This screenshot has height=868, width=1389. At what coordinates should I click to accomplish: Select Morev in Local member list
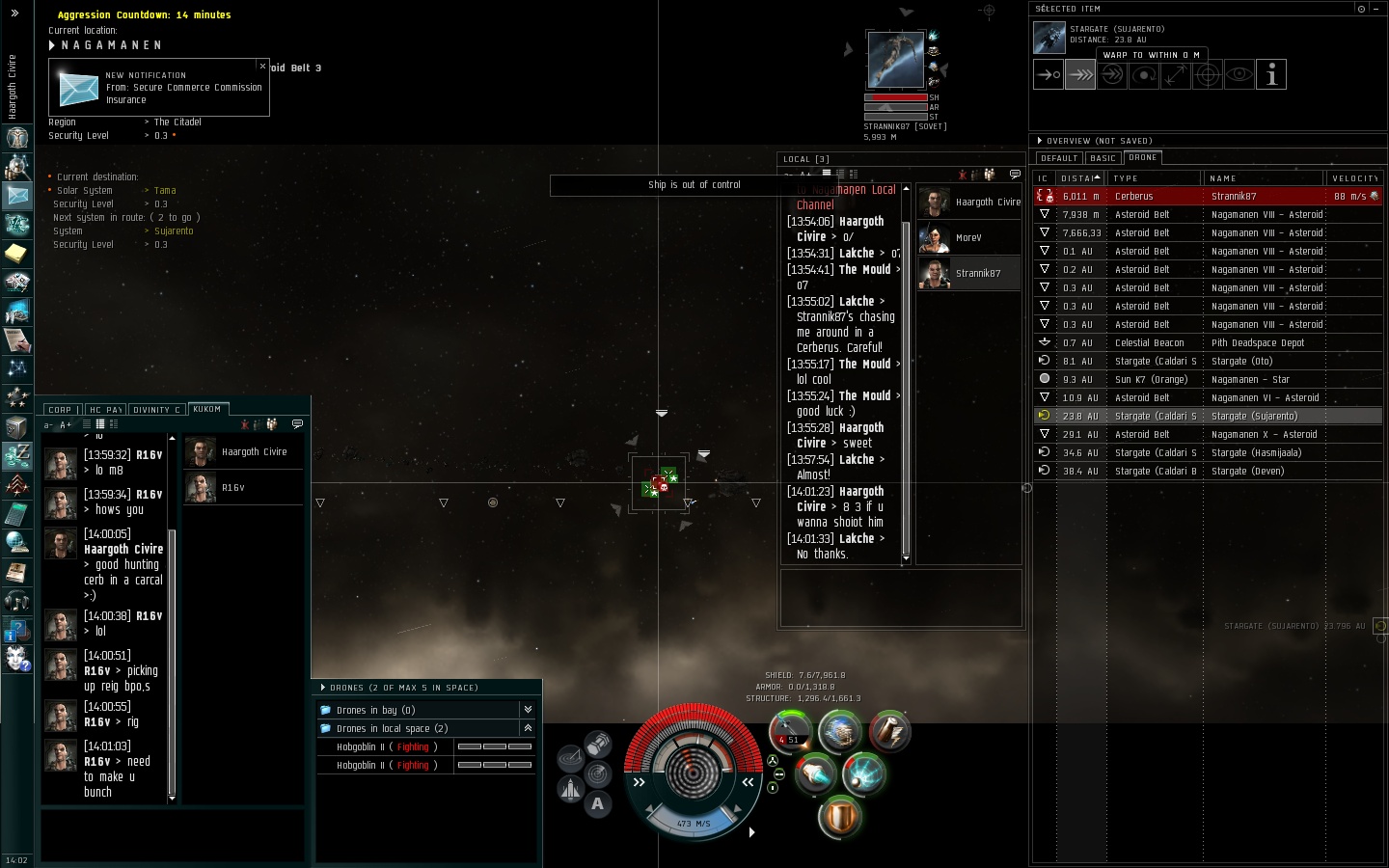coord(967,237)
